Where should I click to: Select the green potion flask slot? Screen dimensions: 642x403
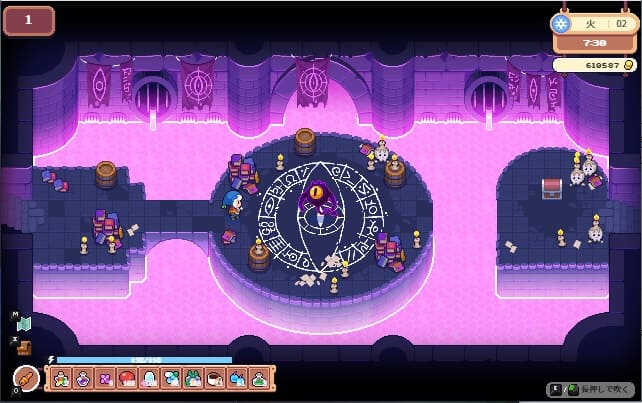(259, 380)
